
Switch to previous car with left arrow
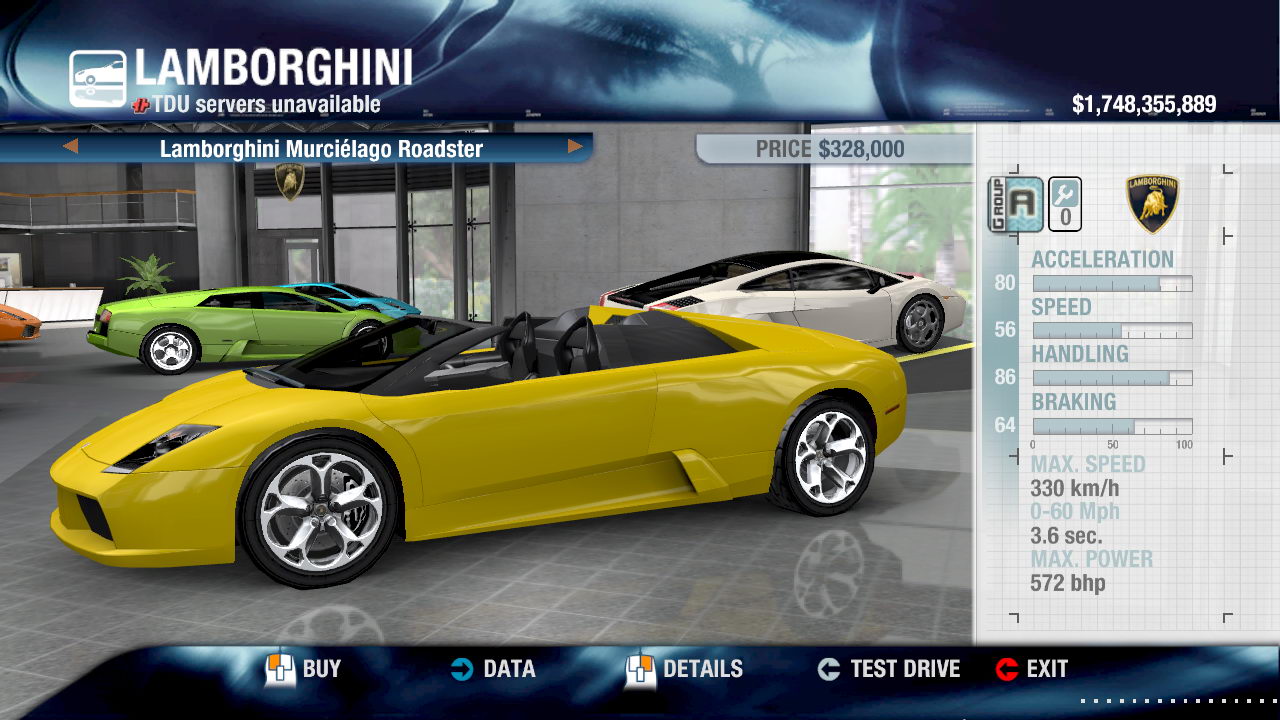click(x=70, y=147)
